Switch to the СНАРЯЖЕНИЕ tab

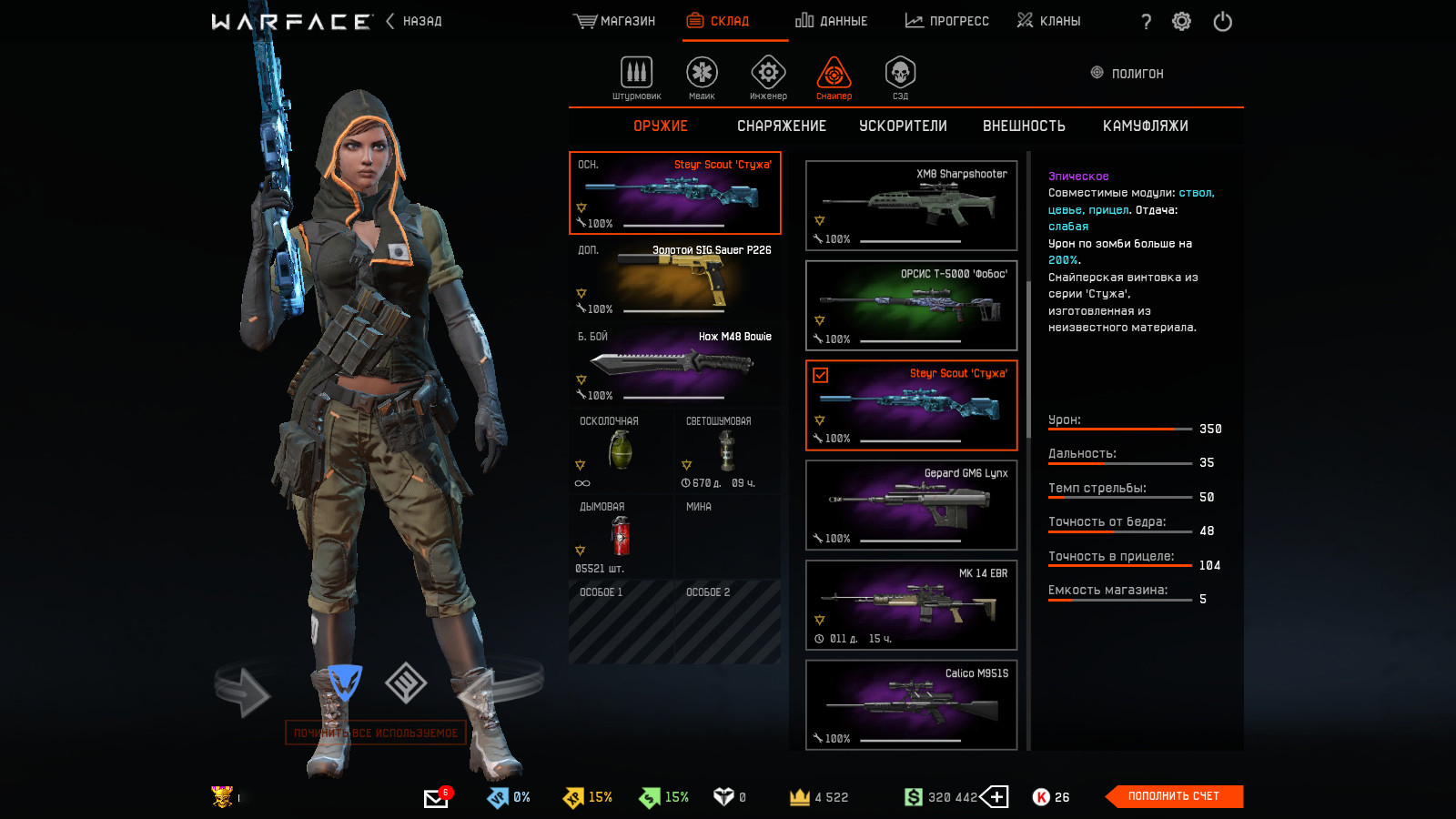782,126
